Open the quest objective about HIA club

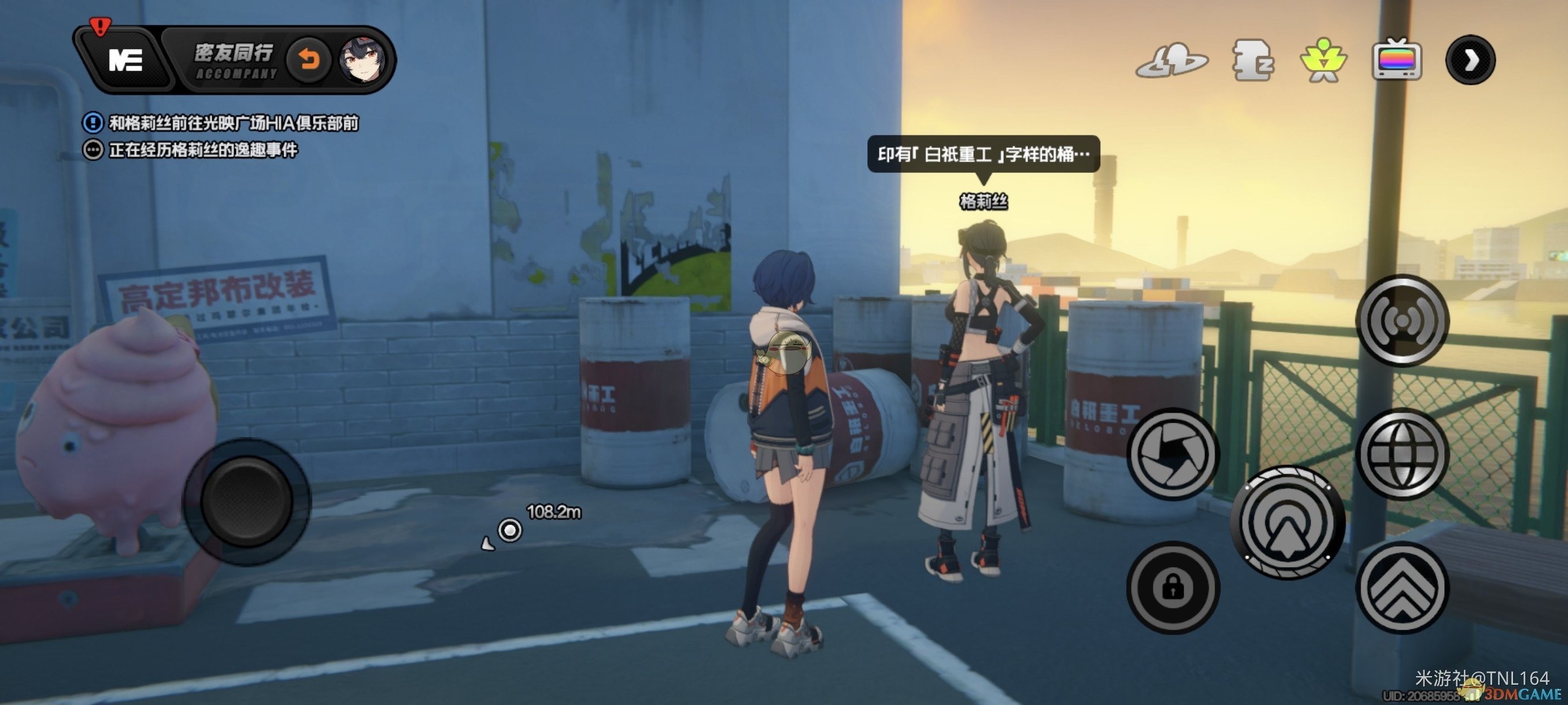[x=233, y=123]
